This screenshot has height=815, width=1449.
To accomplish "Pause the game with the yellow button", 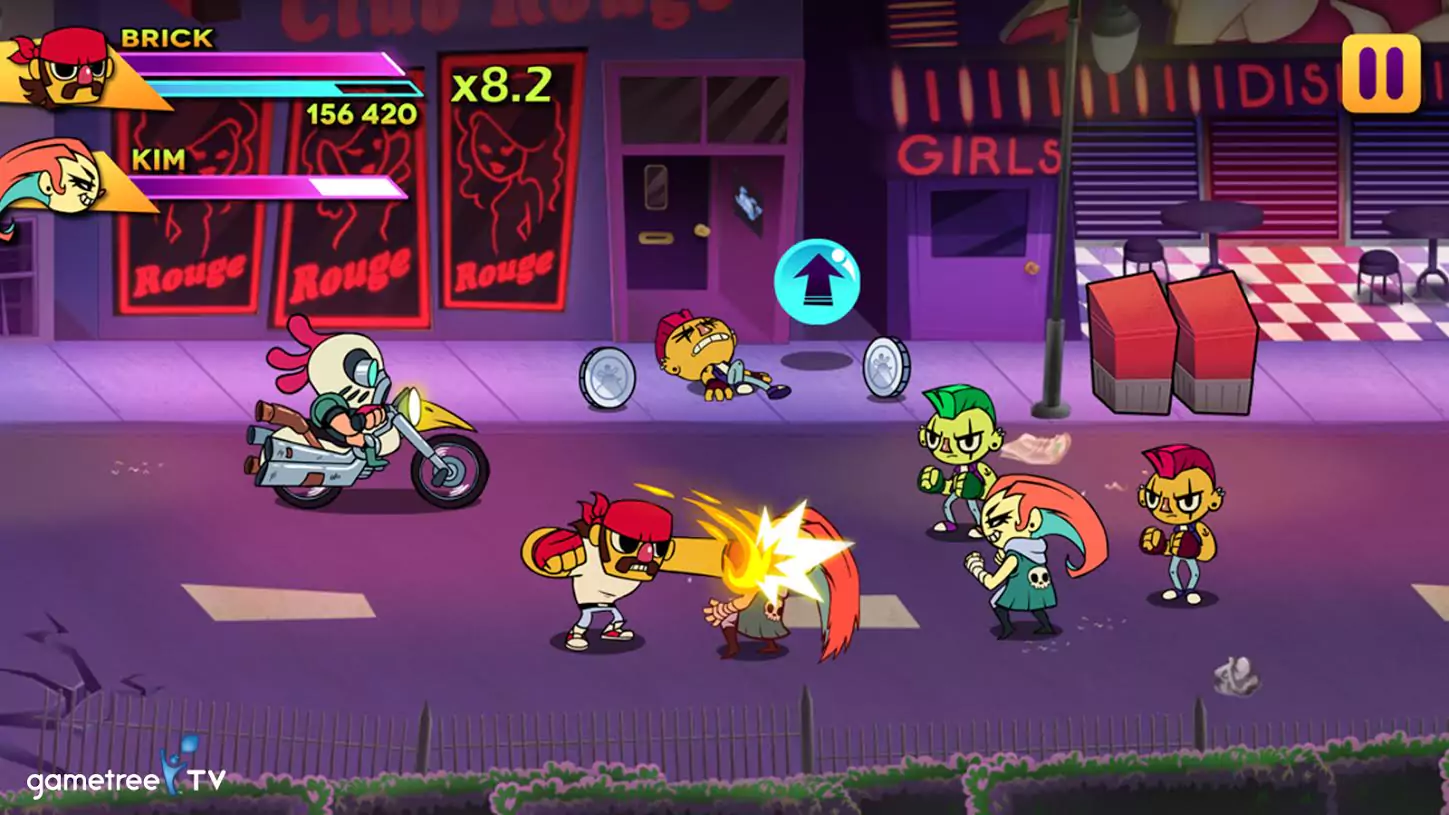I will [1381, 73].
